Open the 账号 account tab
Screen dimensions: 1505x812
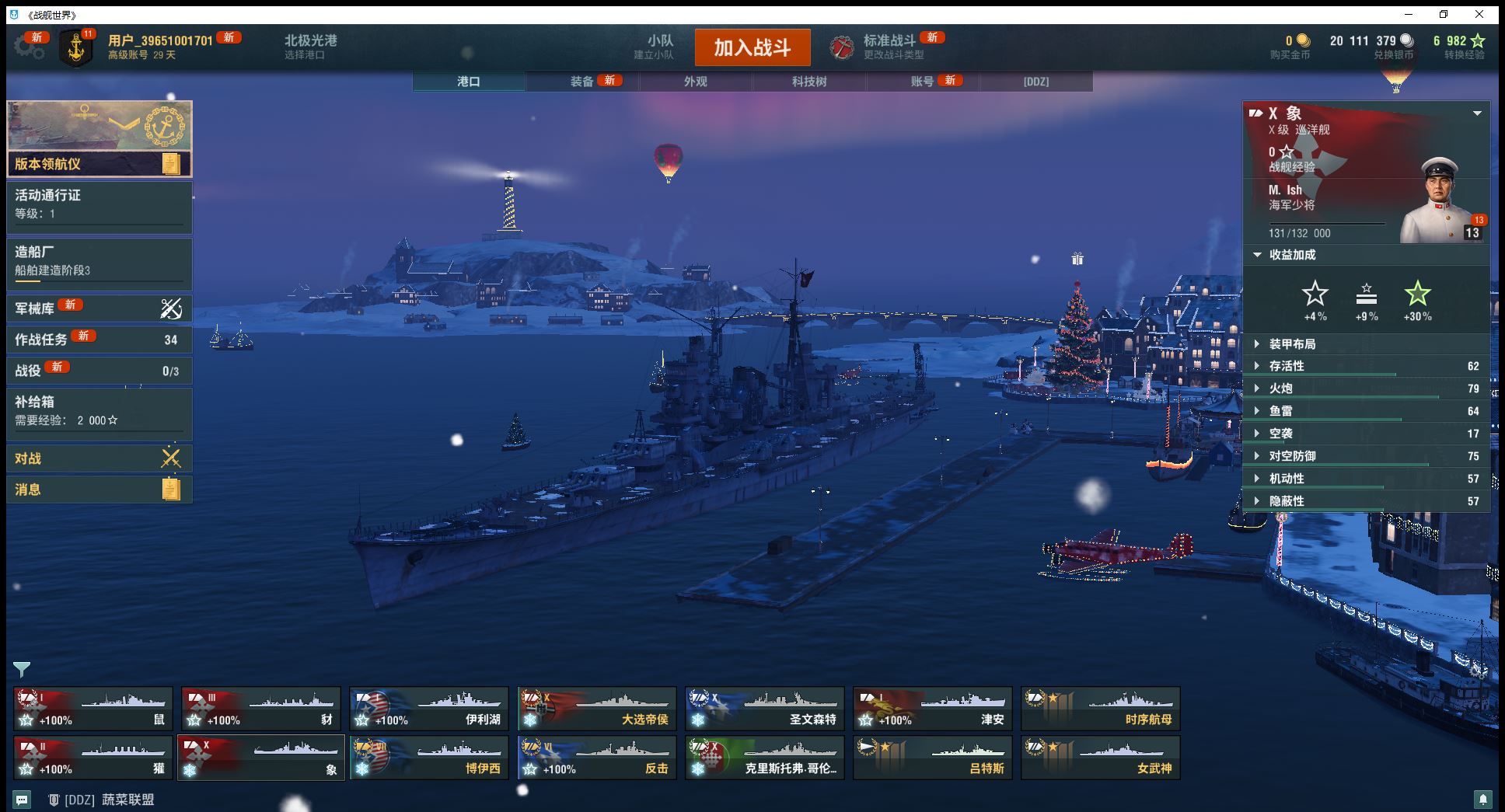[923, 82]
